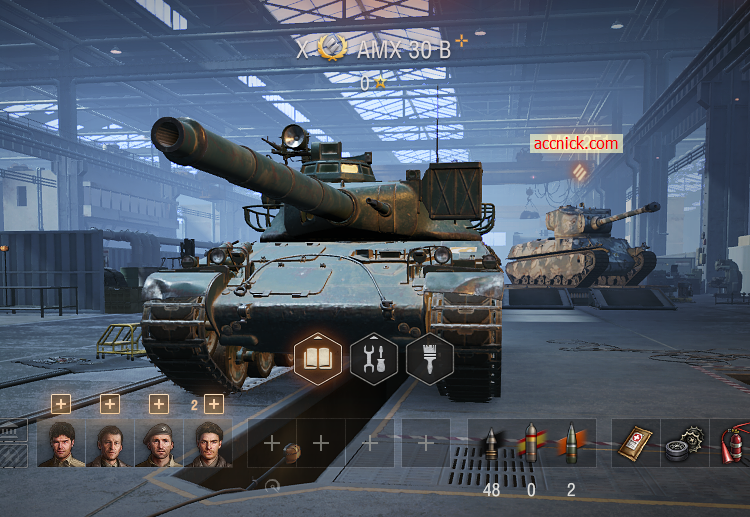750x517 pixels.
Task: Select the fourth crew member portrait
Action: 207,443
